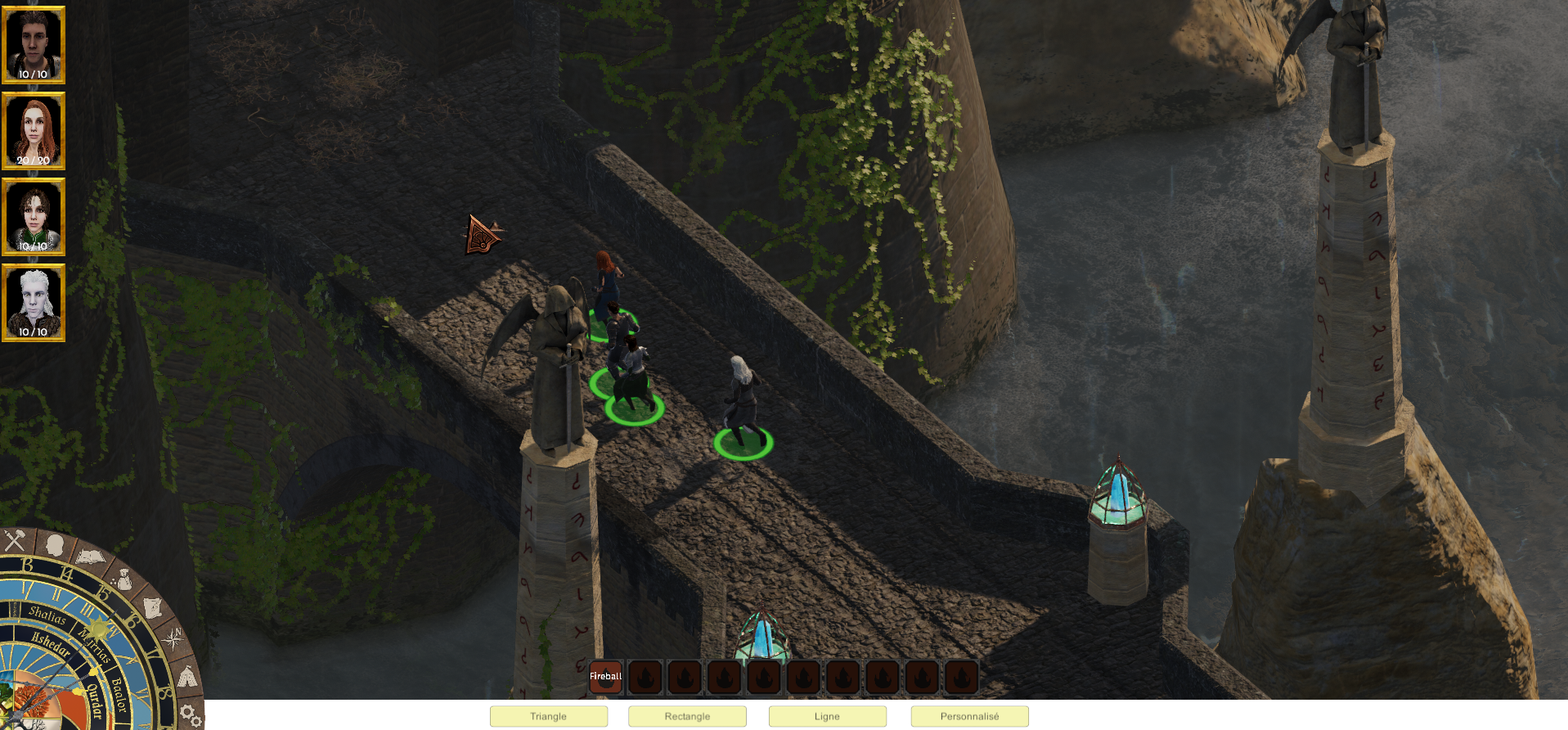1568x730 pixels.
Task: Click the tent camp icon
Action: tap(187, 677)
